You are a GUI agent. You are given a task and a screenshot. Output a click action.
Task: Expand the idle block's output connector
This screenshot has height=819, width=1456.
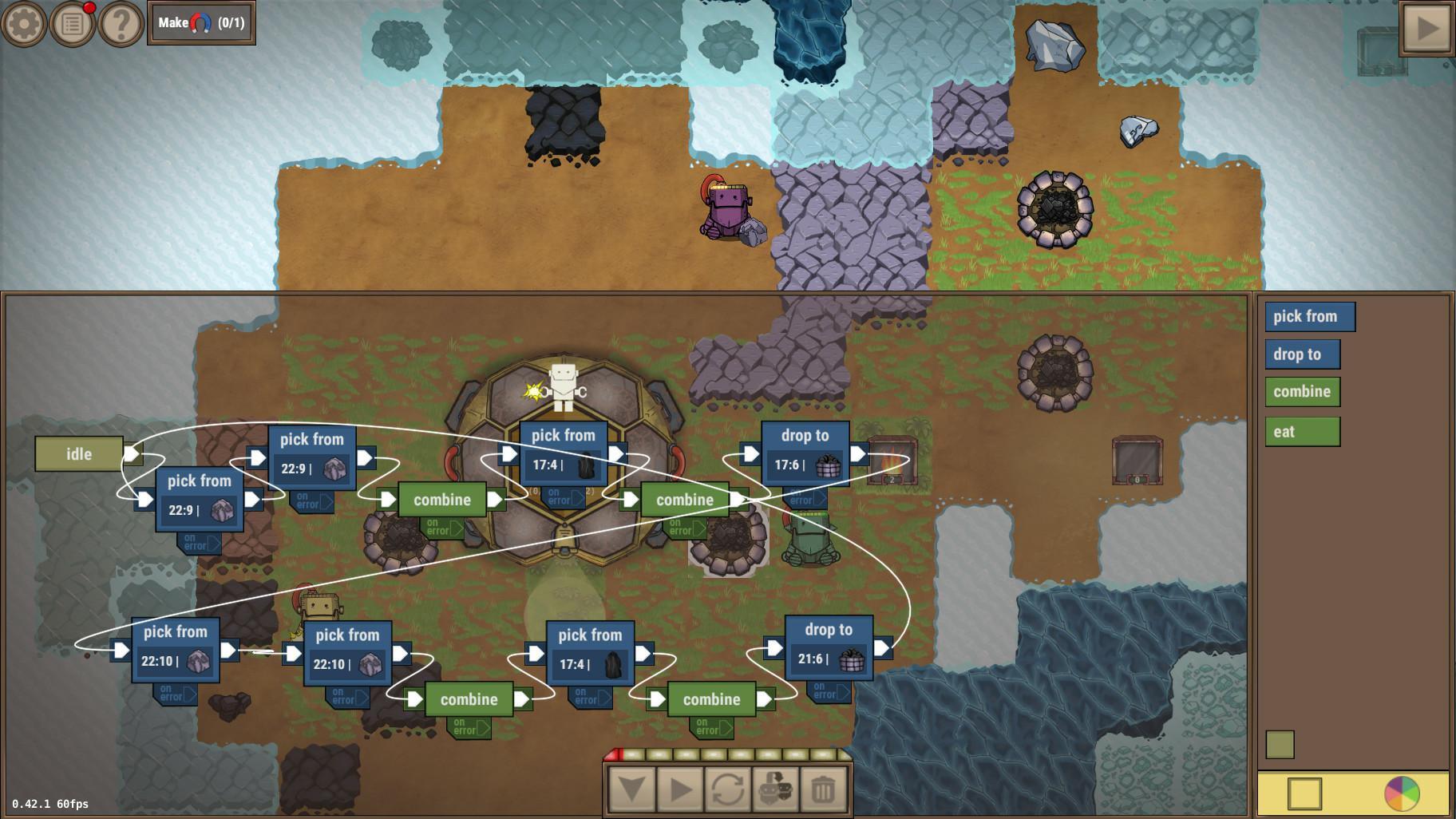(133, 453)
